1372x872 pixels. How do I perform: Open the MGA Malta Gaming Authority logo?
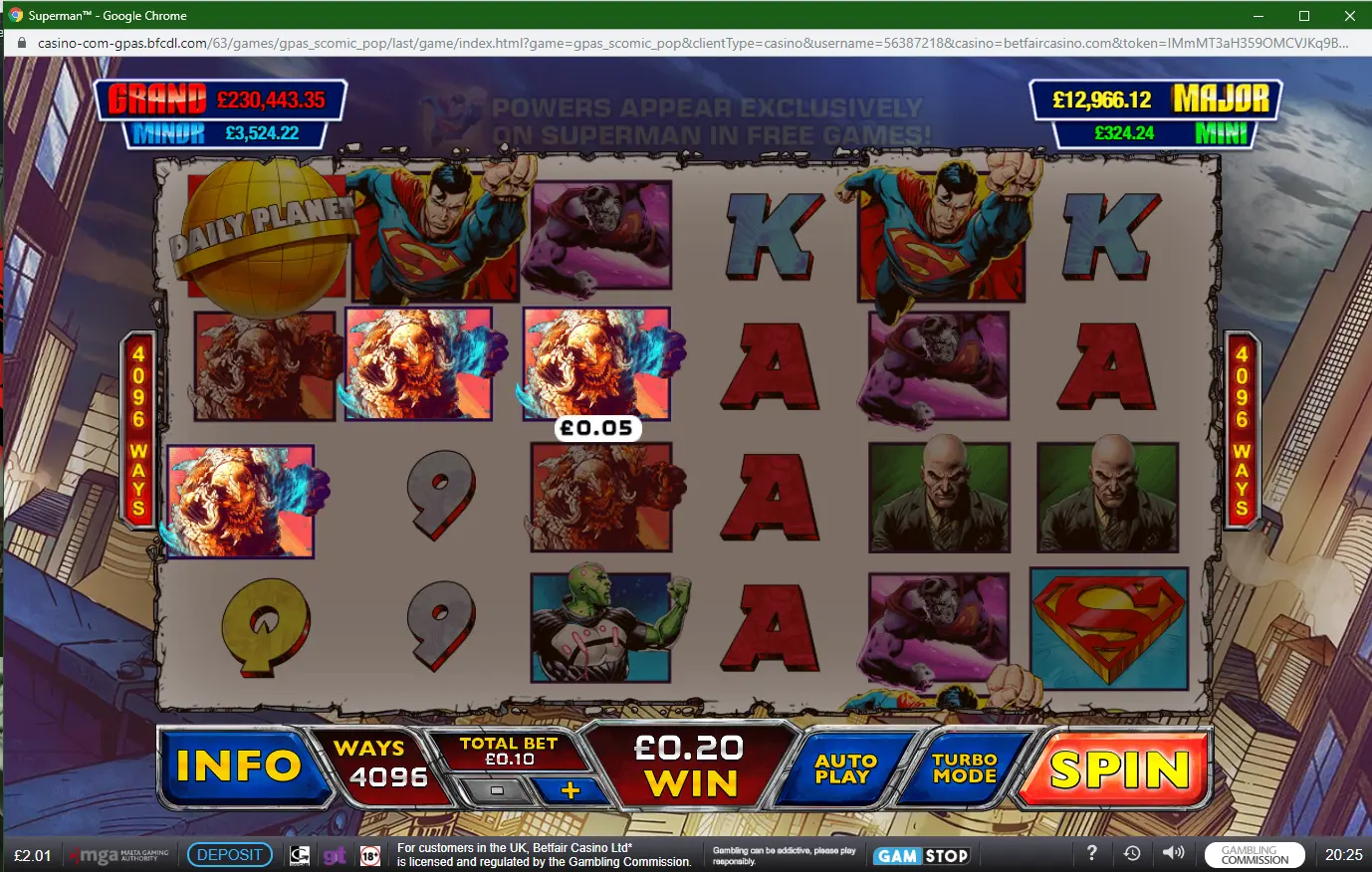pyautogui.click(x=118, y=855)
